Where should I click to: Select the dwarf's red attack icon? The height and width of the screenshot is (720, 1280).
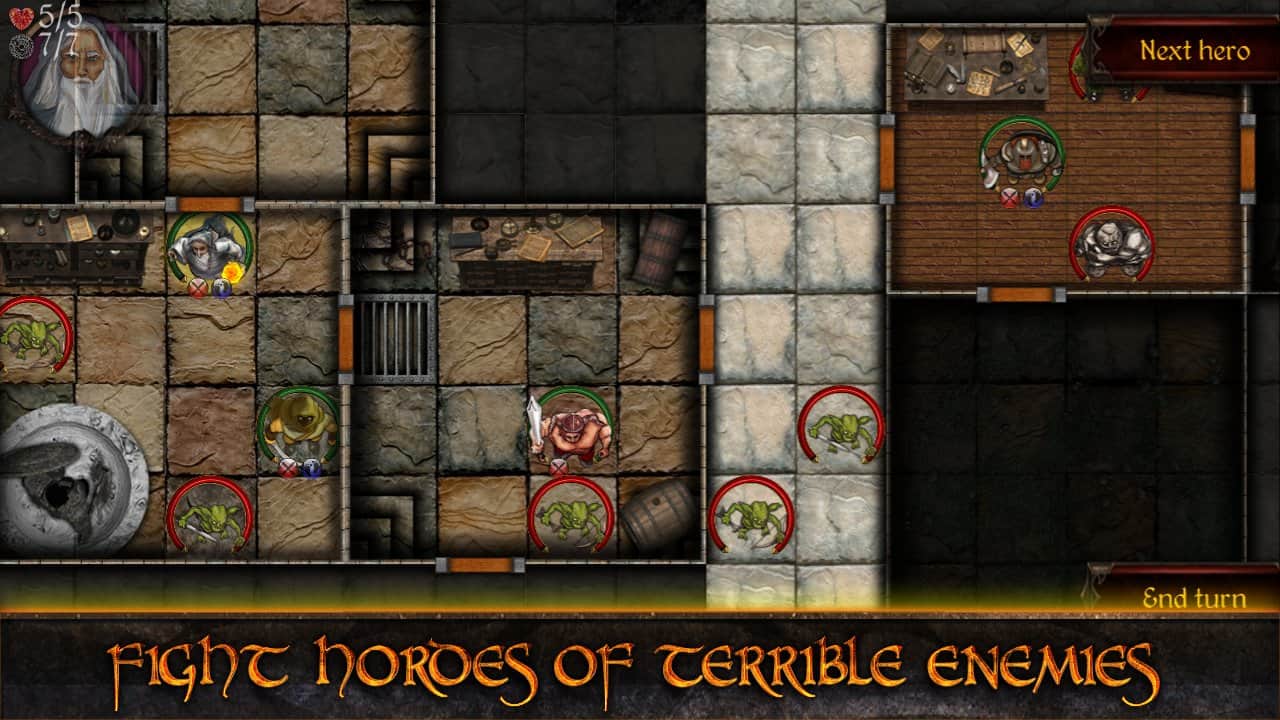coord(1009,199)
